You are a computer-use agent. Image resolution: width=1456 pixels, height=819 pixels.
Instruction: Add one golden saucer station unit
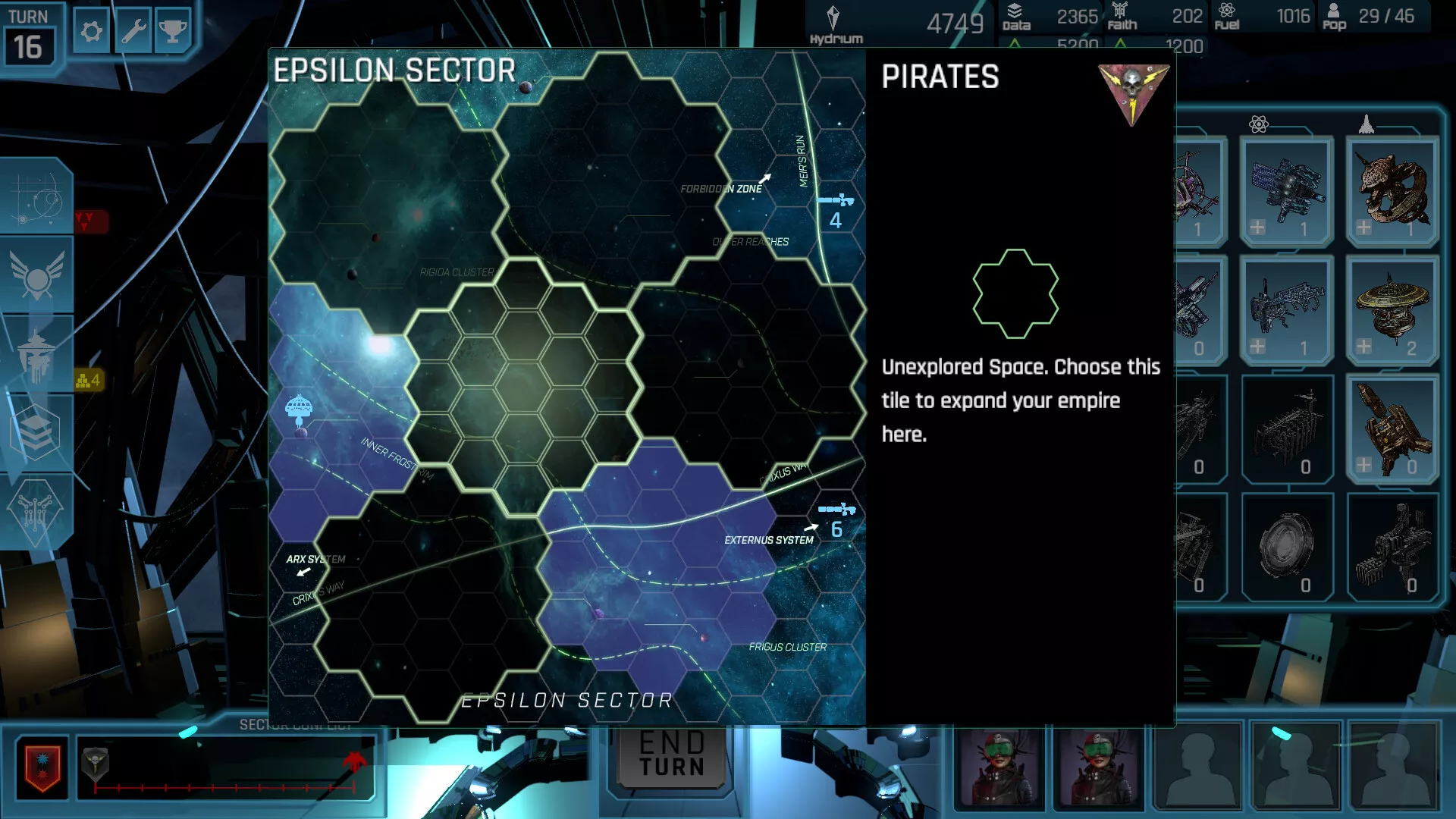coord(1363,347)
